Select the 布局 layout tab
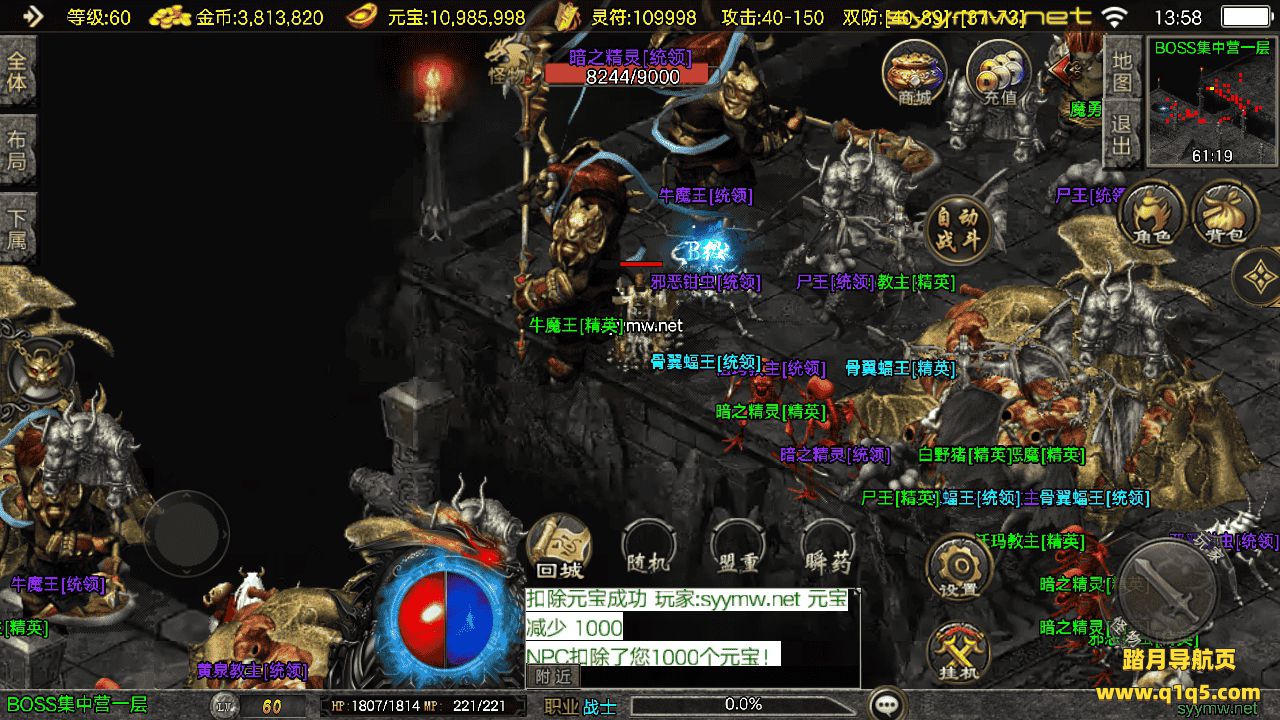The height and width of the screenshot is (720, 1280). [18, 150]
